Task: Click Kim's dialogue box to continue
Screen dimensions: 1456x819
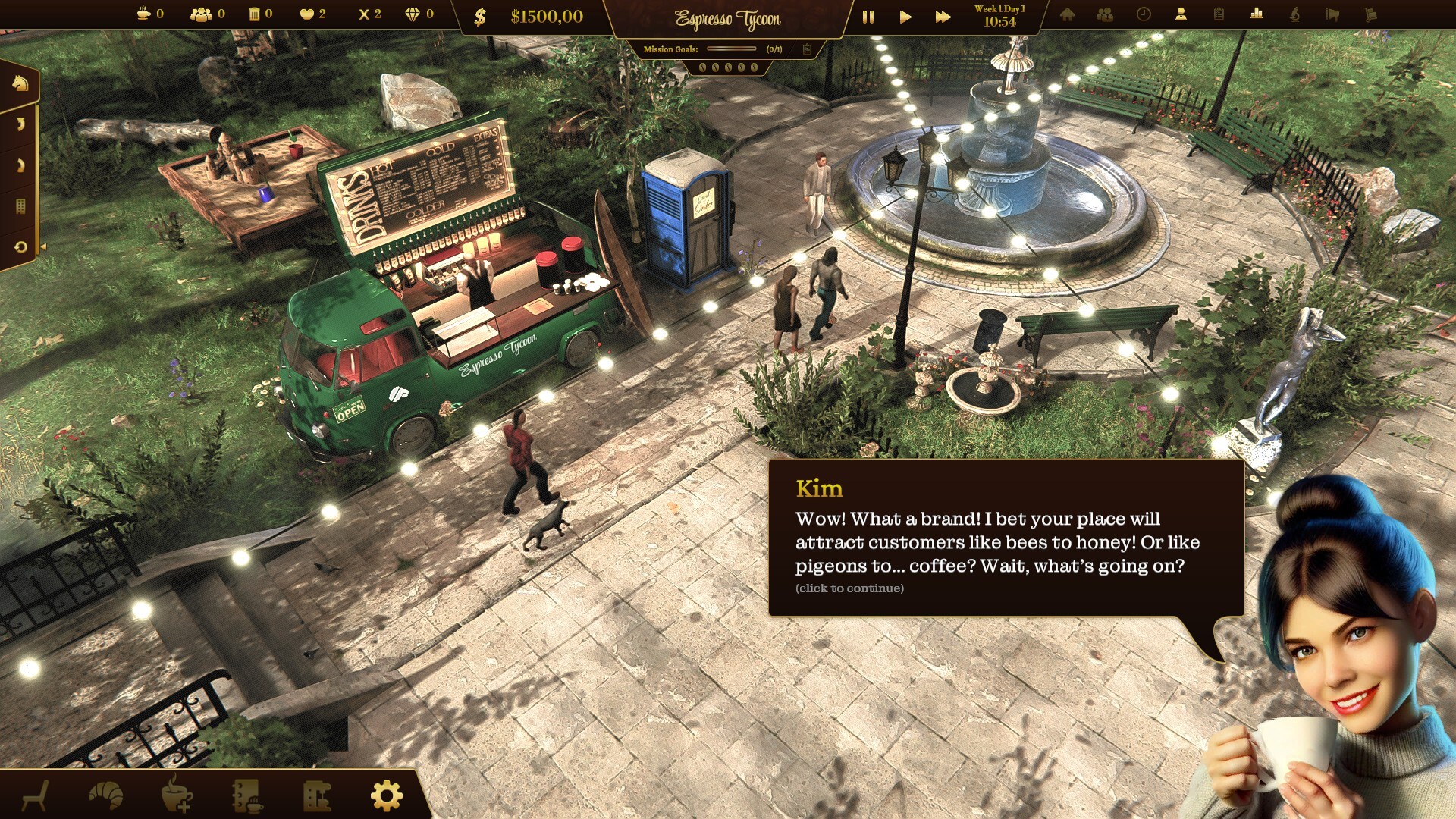Action: pyautogui.click(x=1006, y=538)
